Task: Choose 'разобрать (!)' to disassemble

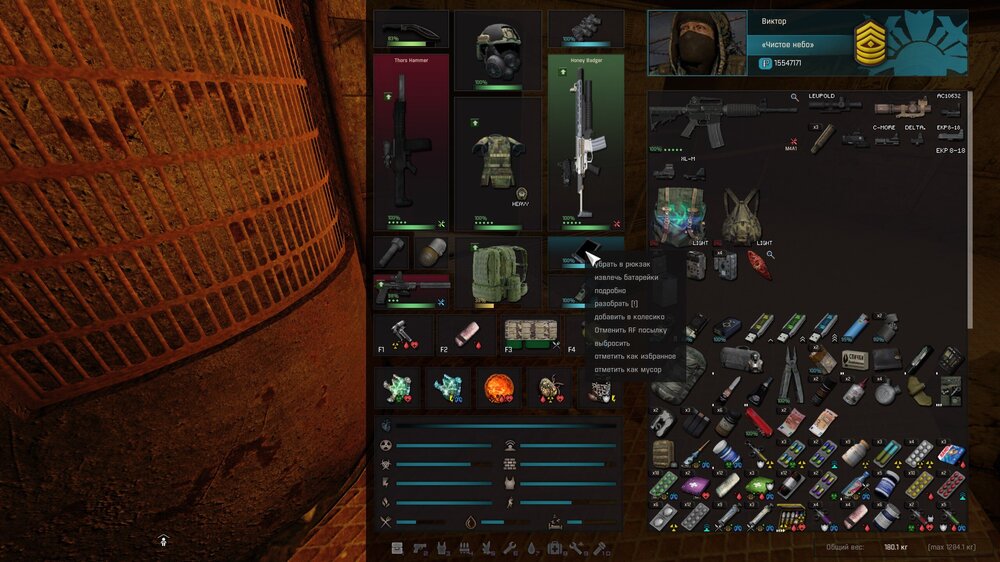Action: point(616,303)
